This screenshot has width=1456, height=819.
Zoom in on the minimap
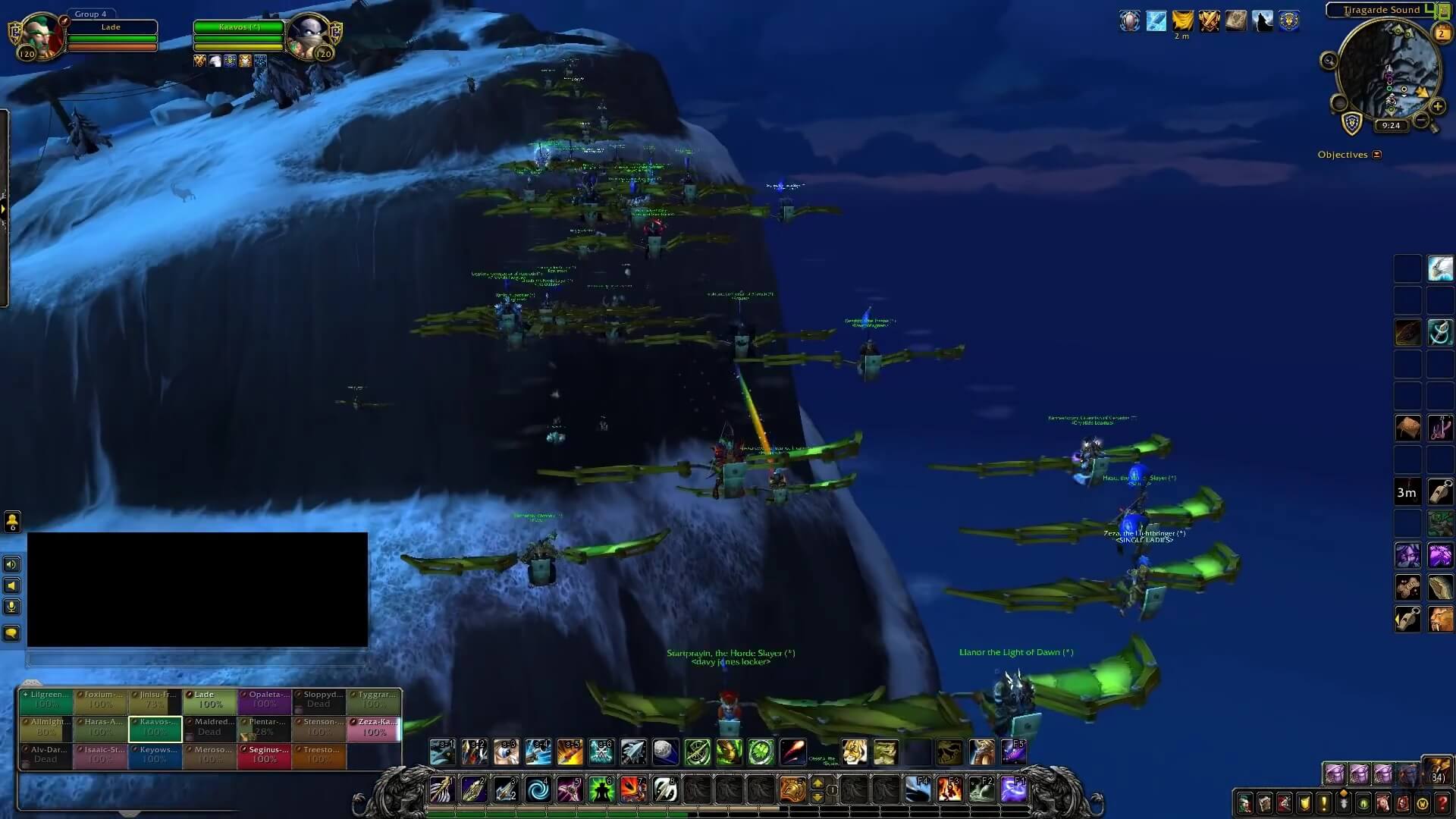(x=1437, y=107)
